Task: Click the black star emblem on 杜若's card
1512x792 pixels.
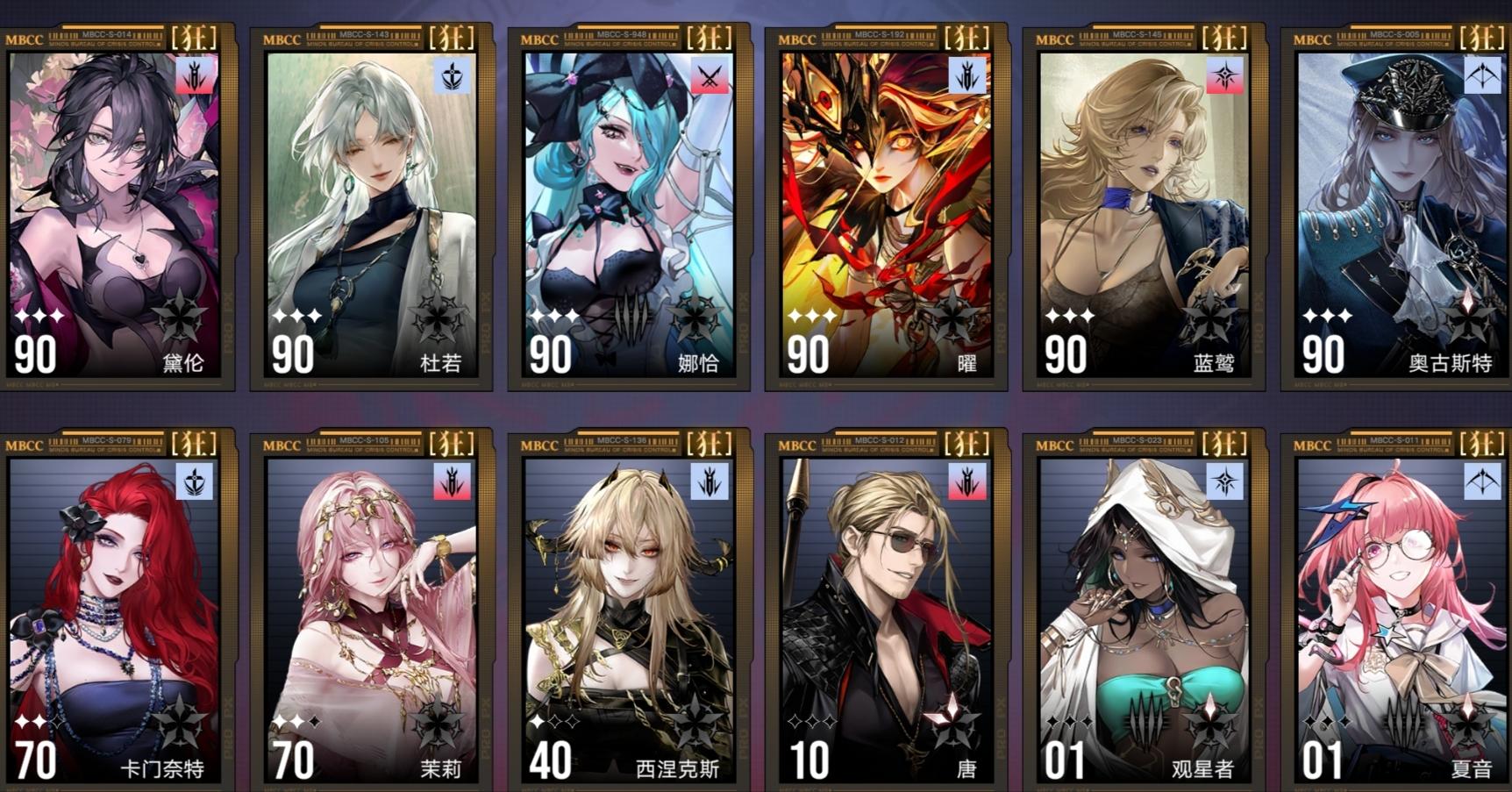Action: (x=439, y=320)
